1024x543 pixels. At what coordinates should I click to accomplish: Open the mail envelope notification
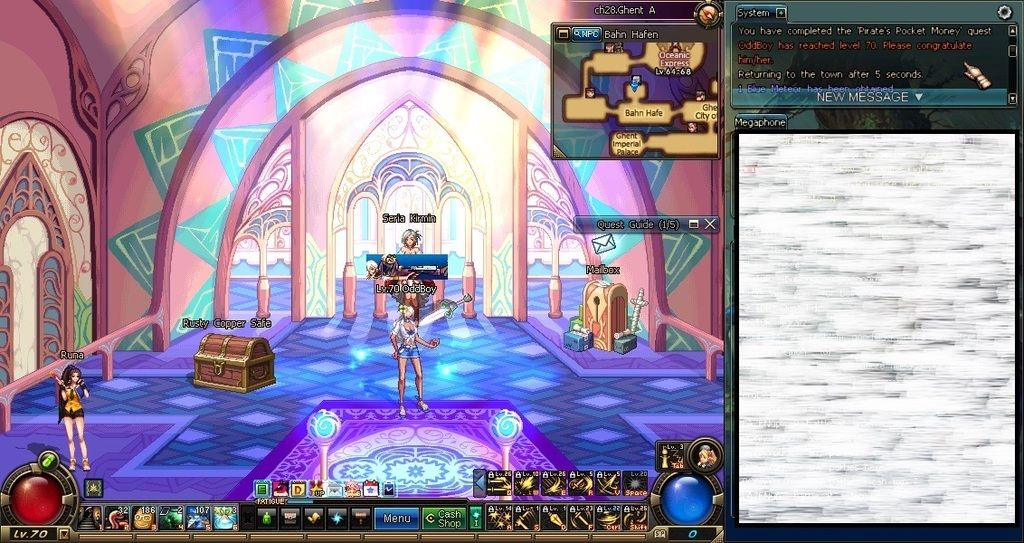(603, 245)
